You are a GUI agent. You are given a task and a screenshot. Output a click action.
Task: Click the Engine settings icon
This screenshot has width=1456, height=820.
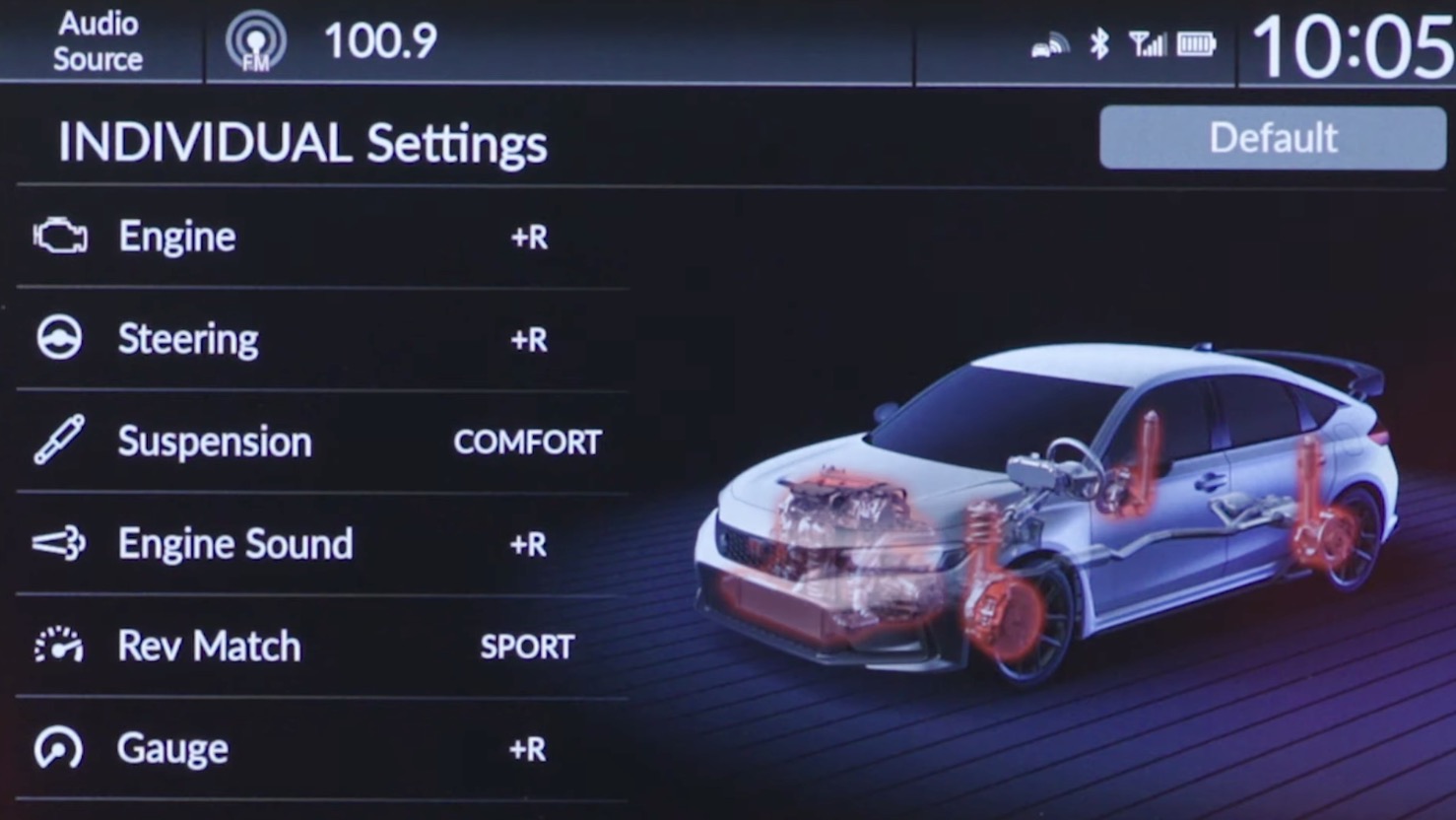pos(59,236)
